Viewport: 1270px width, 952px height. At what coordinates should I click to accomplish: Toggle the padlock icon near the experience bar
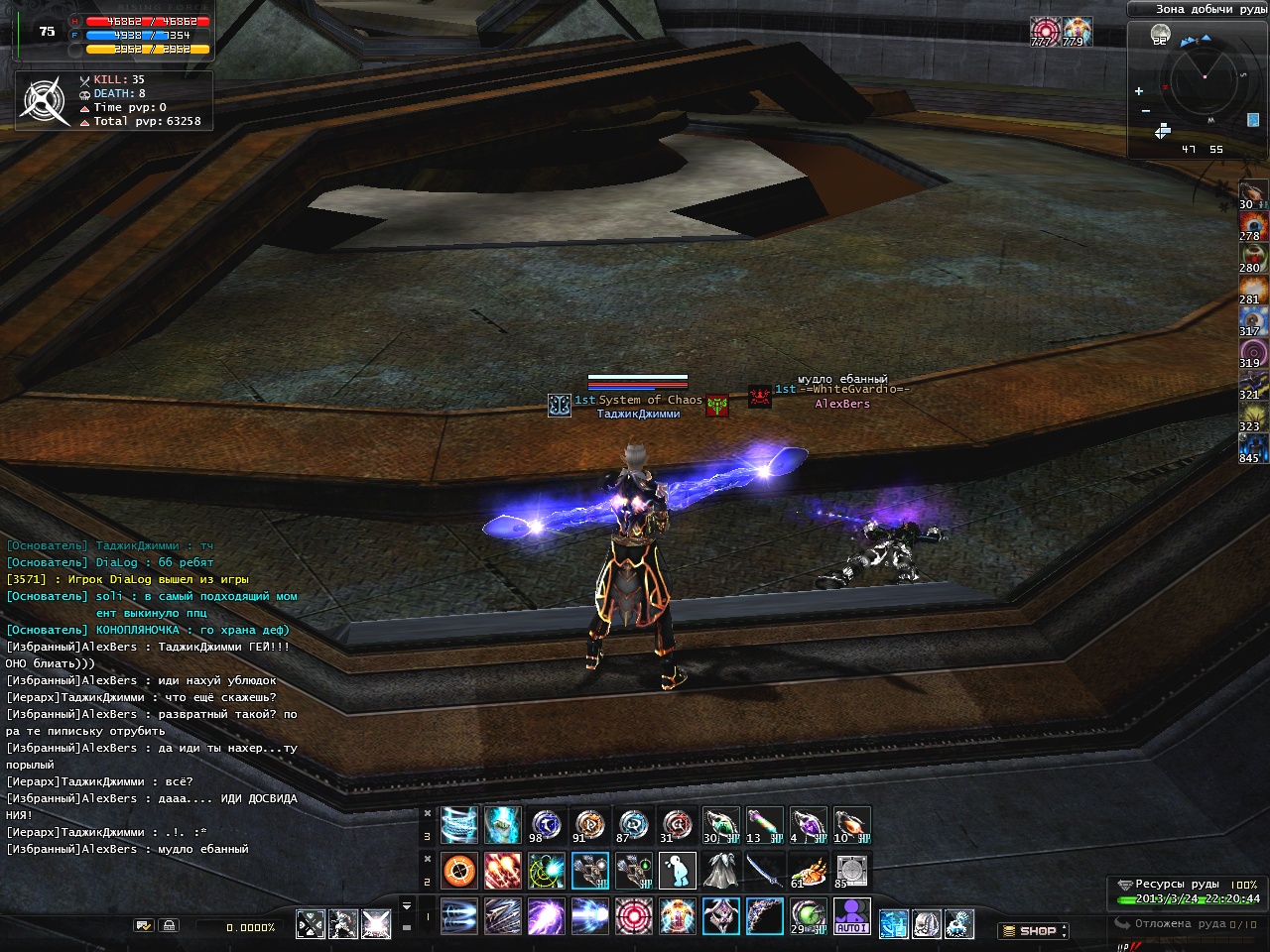(x=169, y=926)
